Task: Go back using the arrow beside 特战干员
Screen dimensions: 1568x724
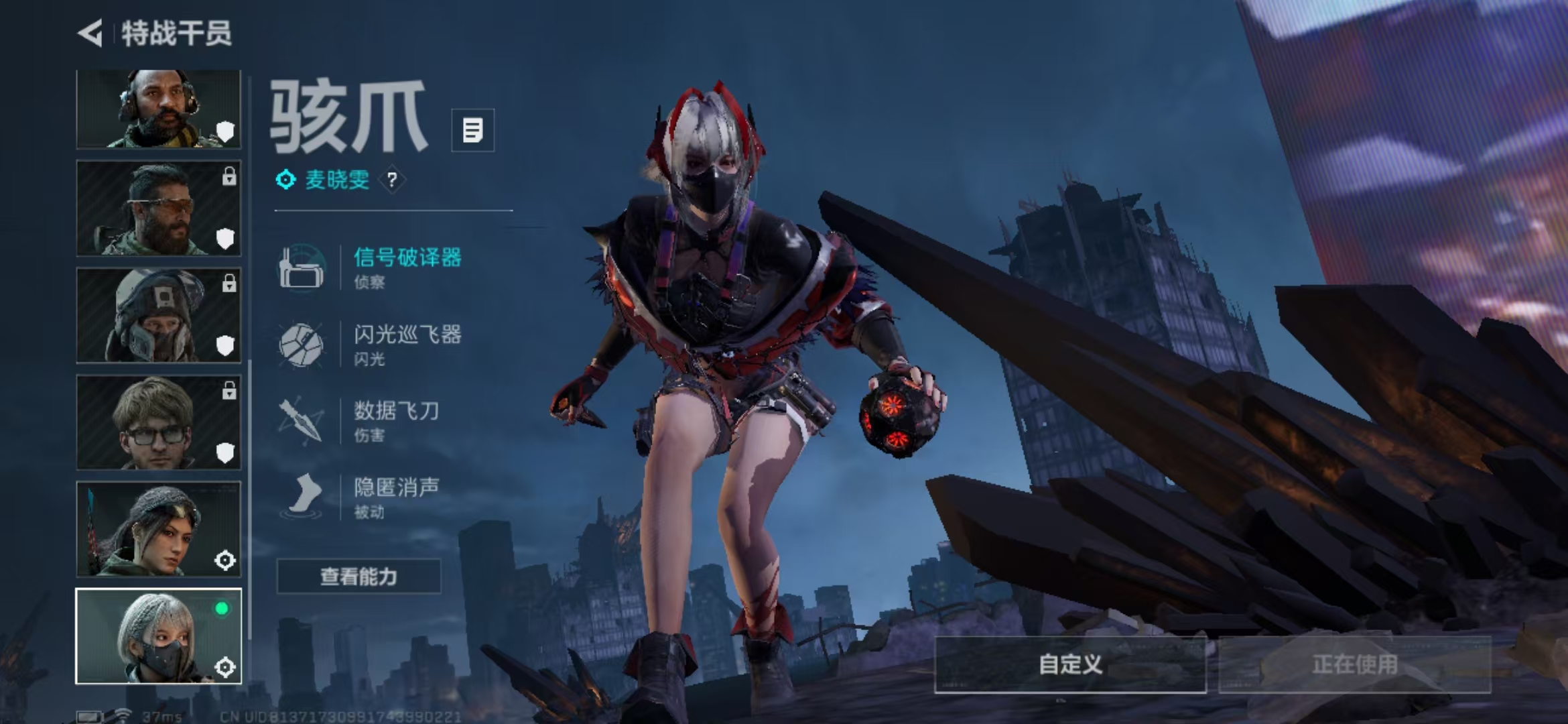Action: click(x=90, y=33)
